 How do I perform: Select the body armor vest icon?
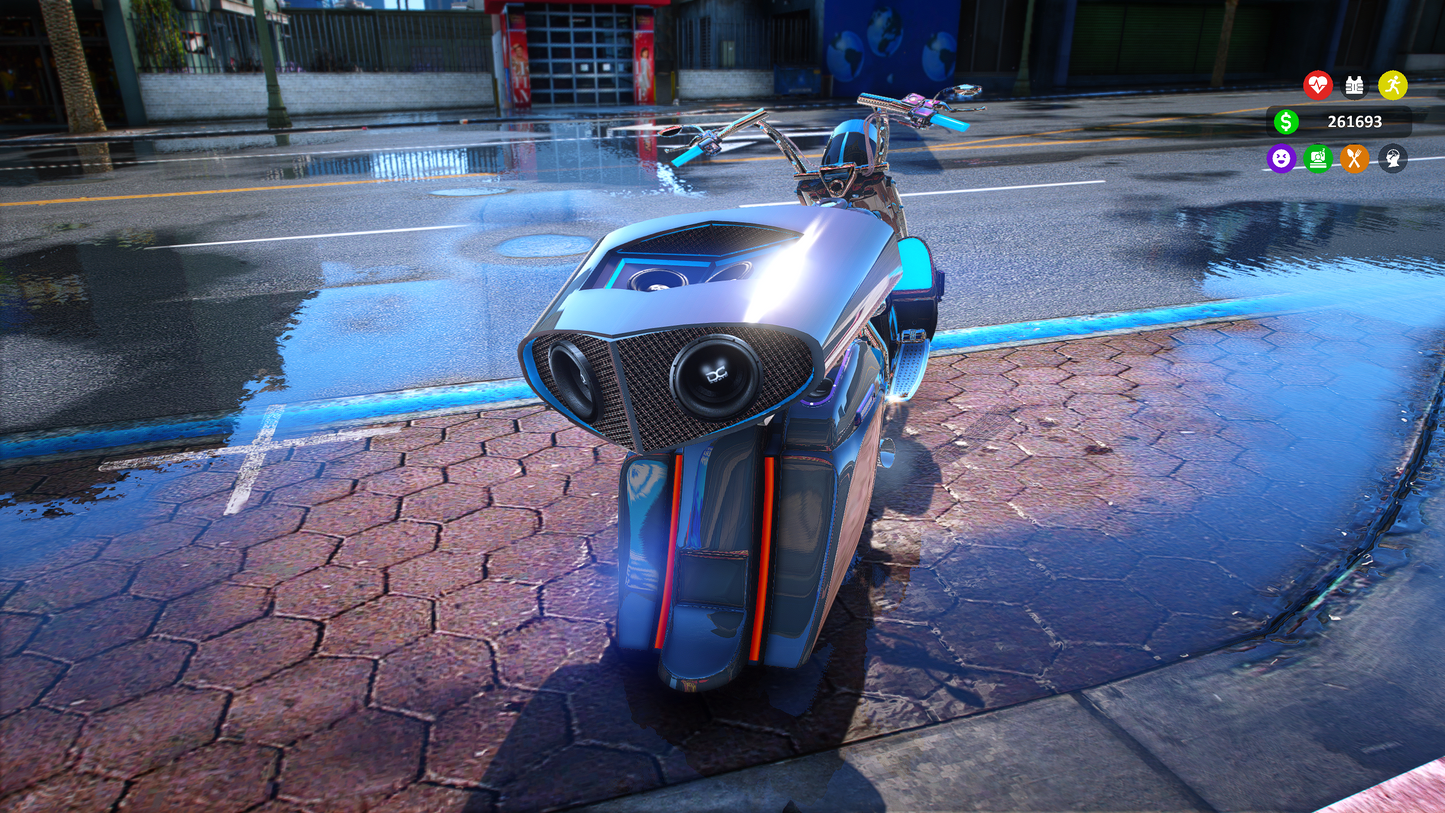[x=1355, y=85]
